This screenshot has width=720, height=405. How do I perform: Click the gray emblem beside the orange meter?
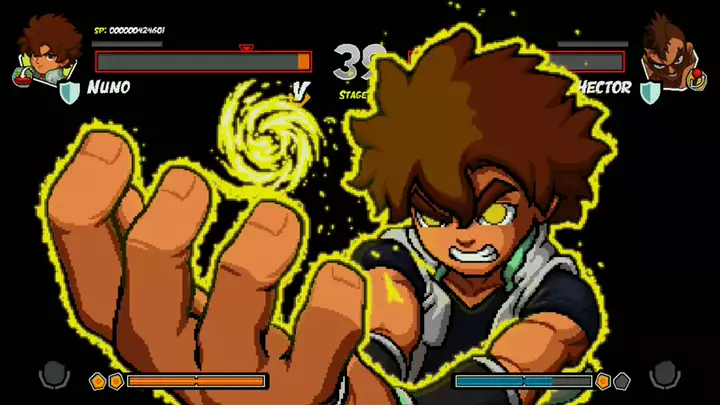[54, 375]
